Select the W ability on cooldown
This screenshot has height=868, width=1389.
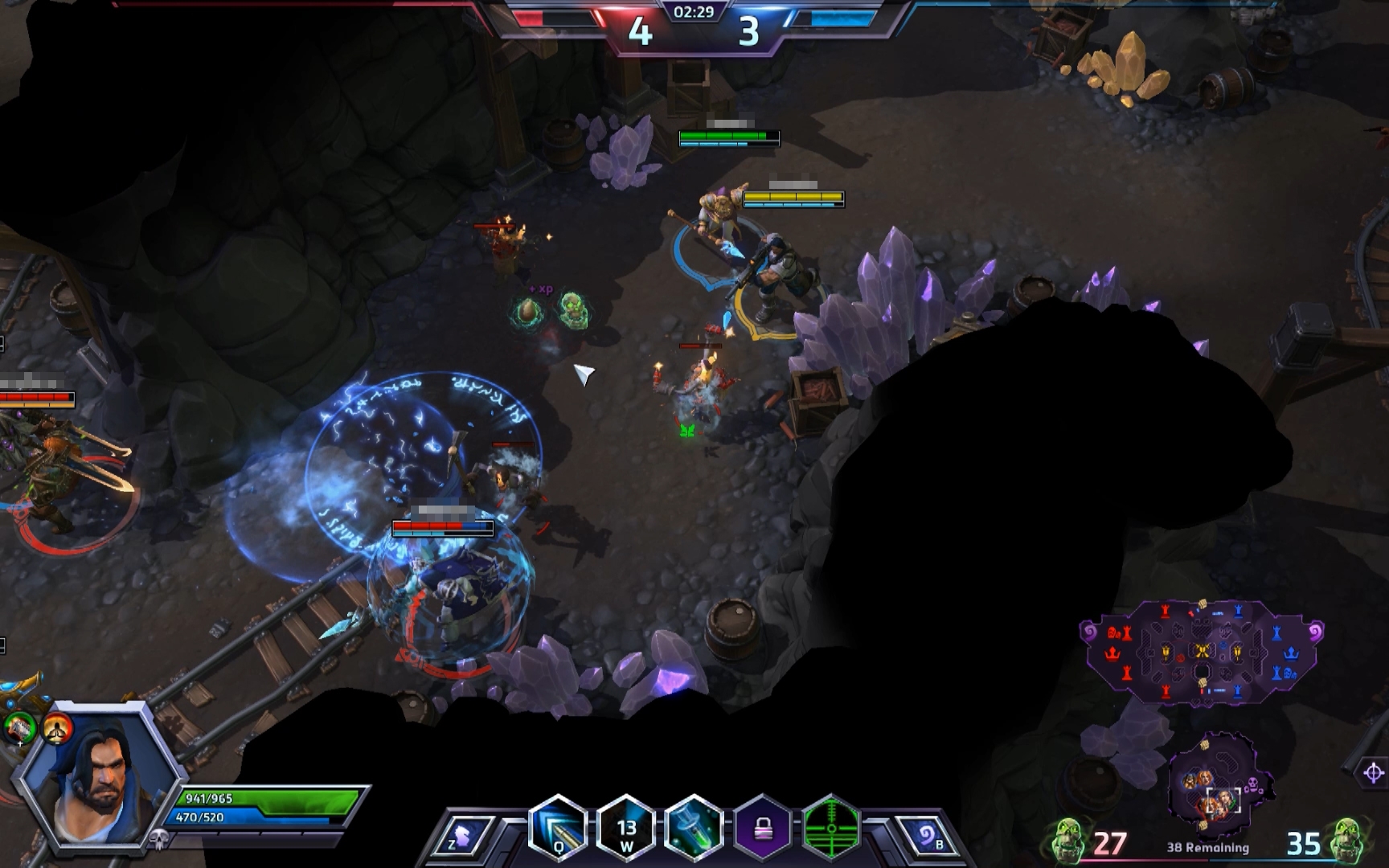pyautogui.click(x=626, y=828)
